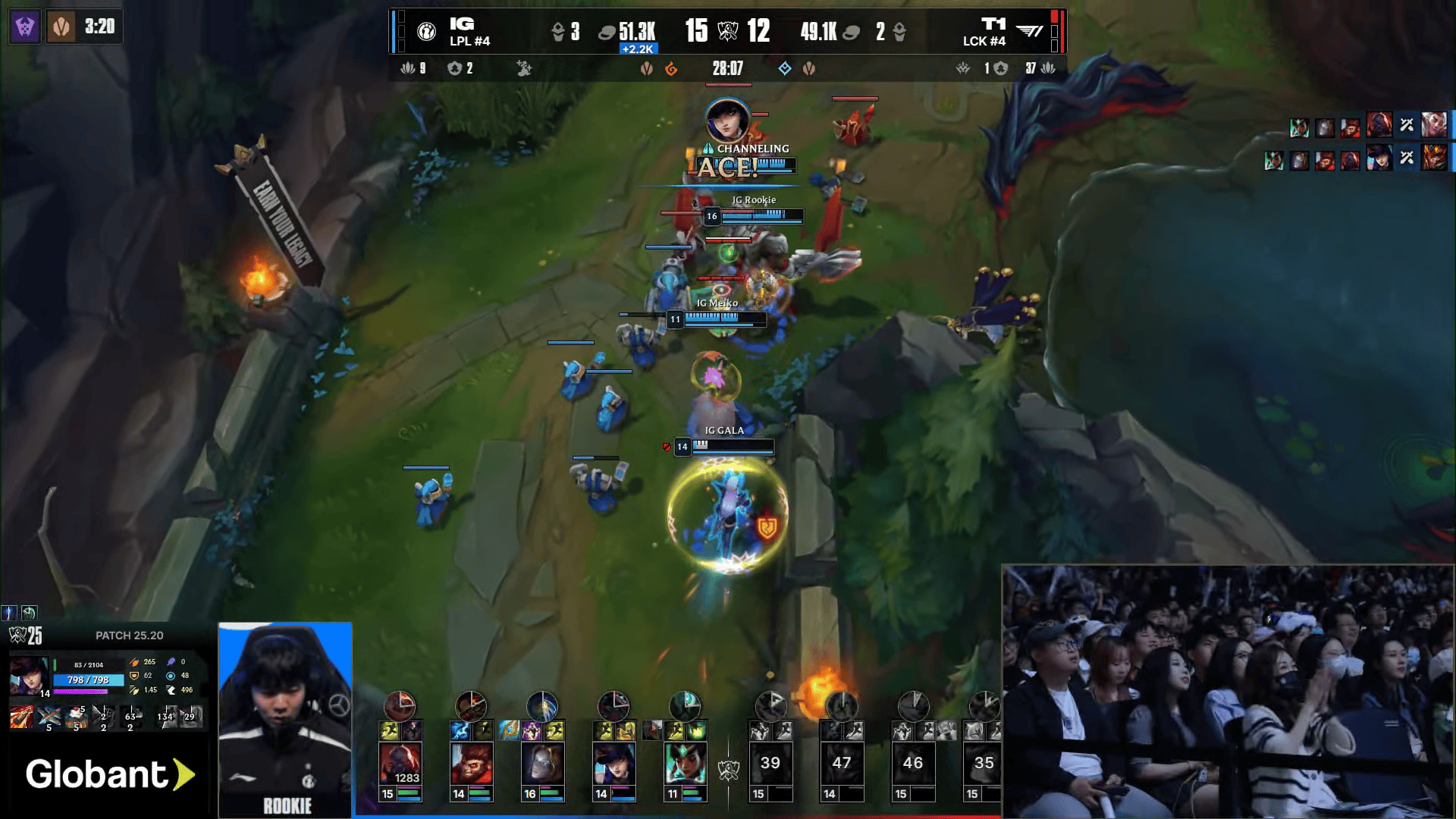Screen dimensions: 1456x819
Task: Select the Karma portrait in the bottom team bar
Action: [x=685, y=763]
